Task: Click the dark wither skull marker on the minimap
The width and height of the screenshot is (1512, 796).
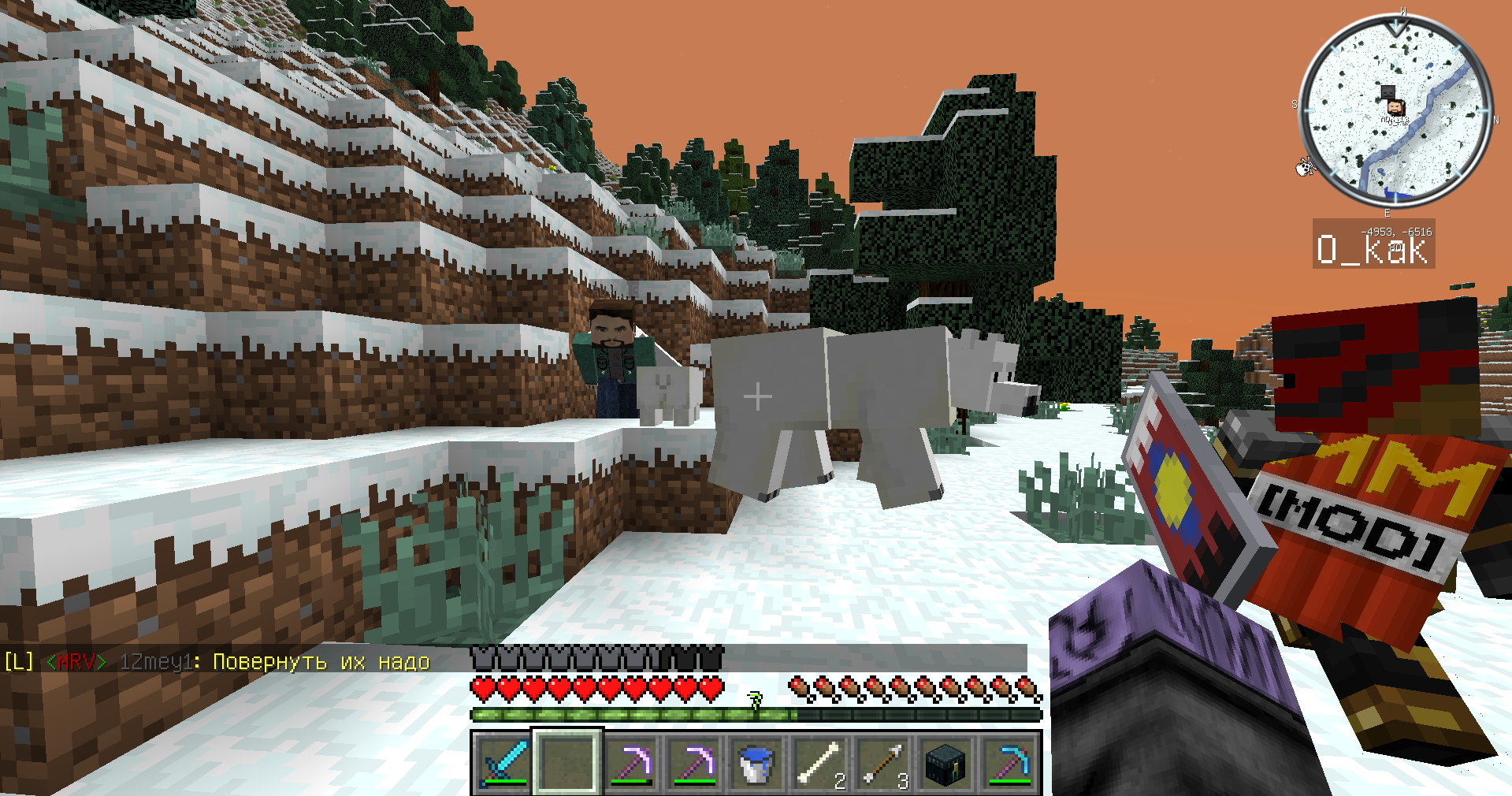Action: 1388,92
